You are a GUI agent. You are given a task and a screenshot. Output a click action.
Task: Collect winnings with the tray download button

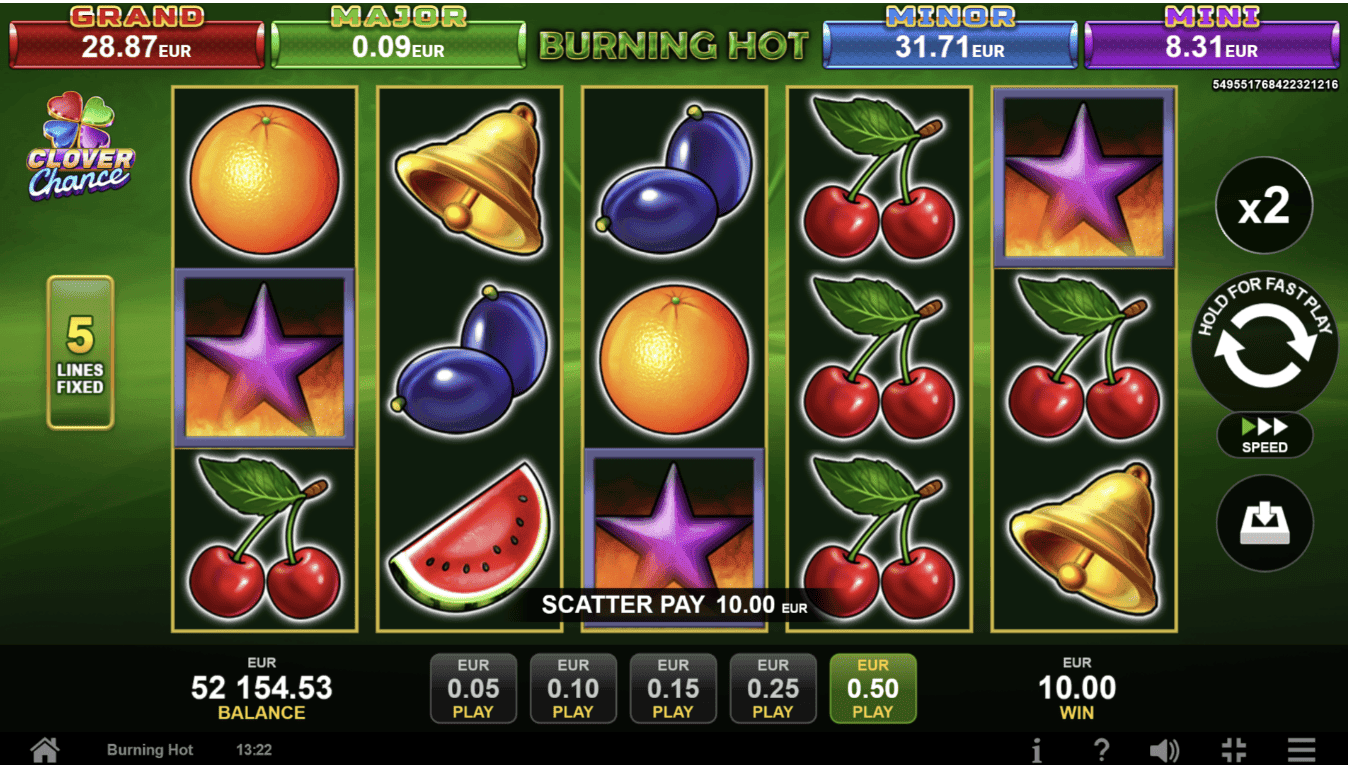[x=1264, y=523]
